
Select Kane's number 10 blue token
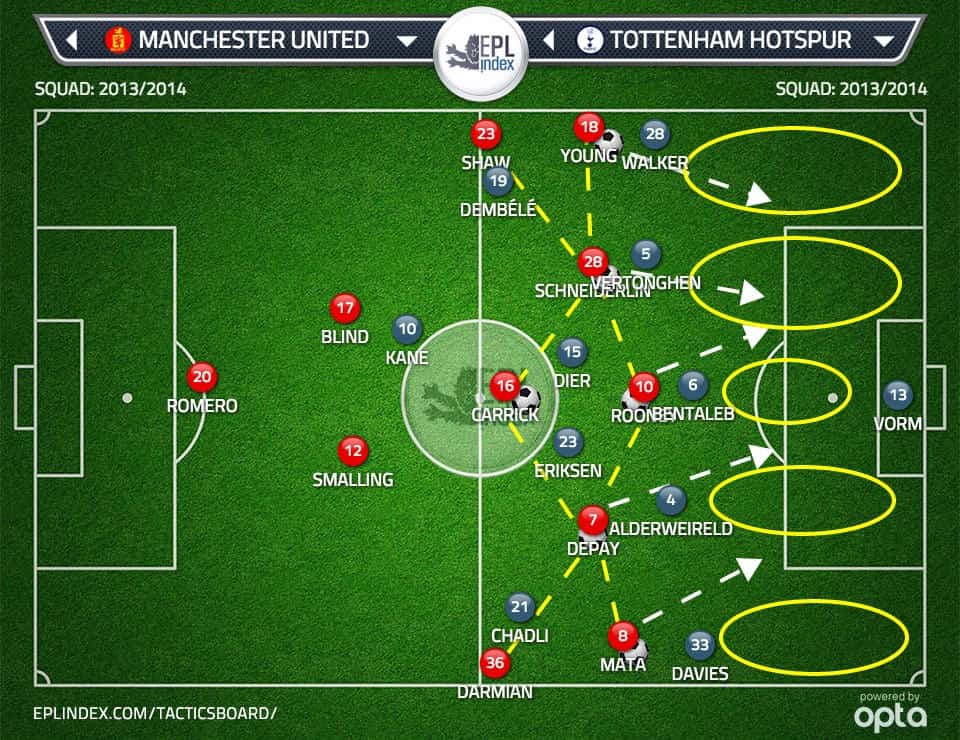click(407, 328)
